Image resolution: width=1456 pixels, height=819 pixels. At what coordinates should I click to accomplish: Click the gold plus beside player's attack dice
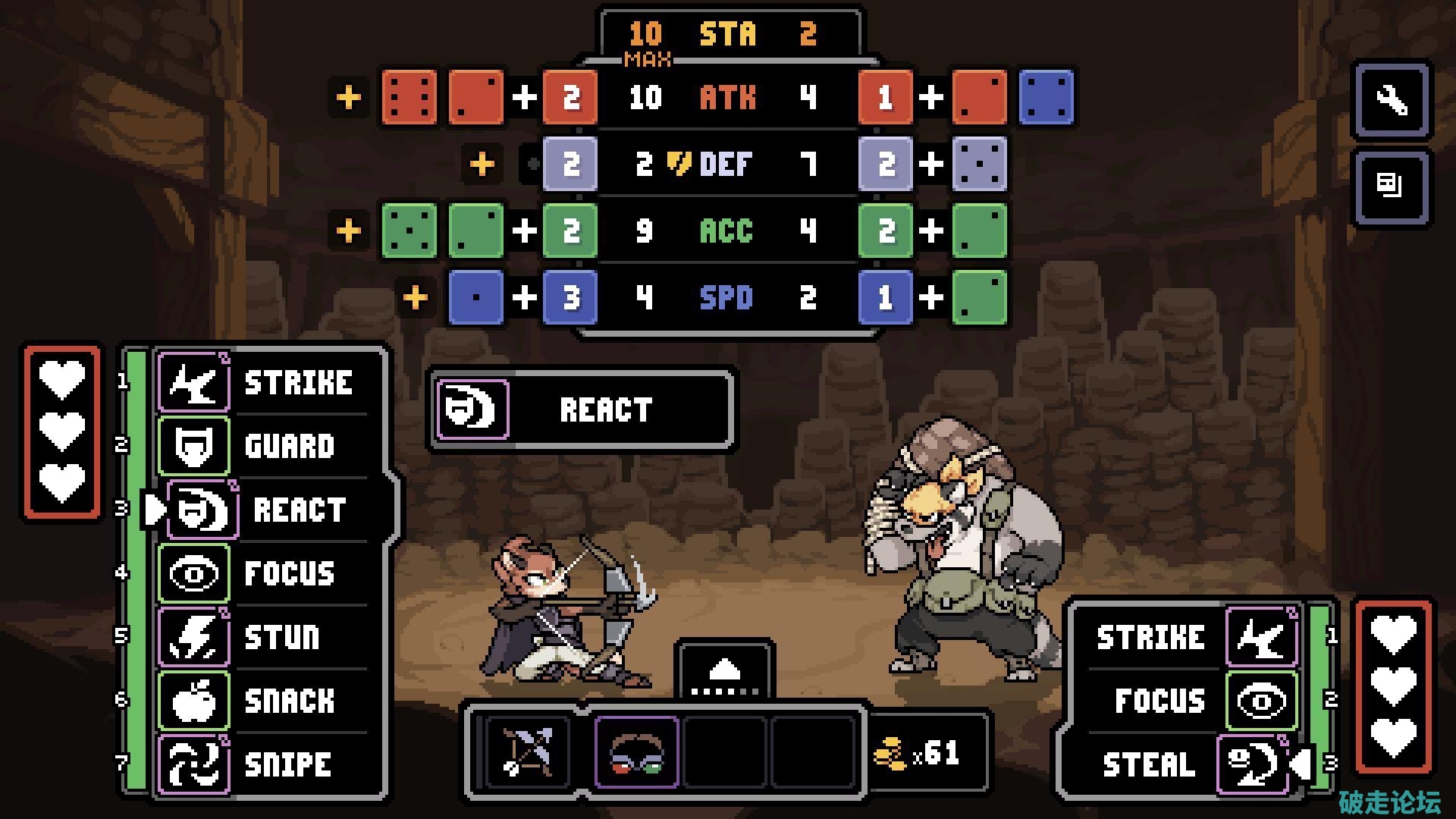click(x=349, y=98)
